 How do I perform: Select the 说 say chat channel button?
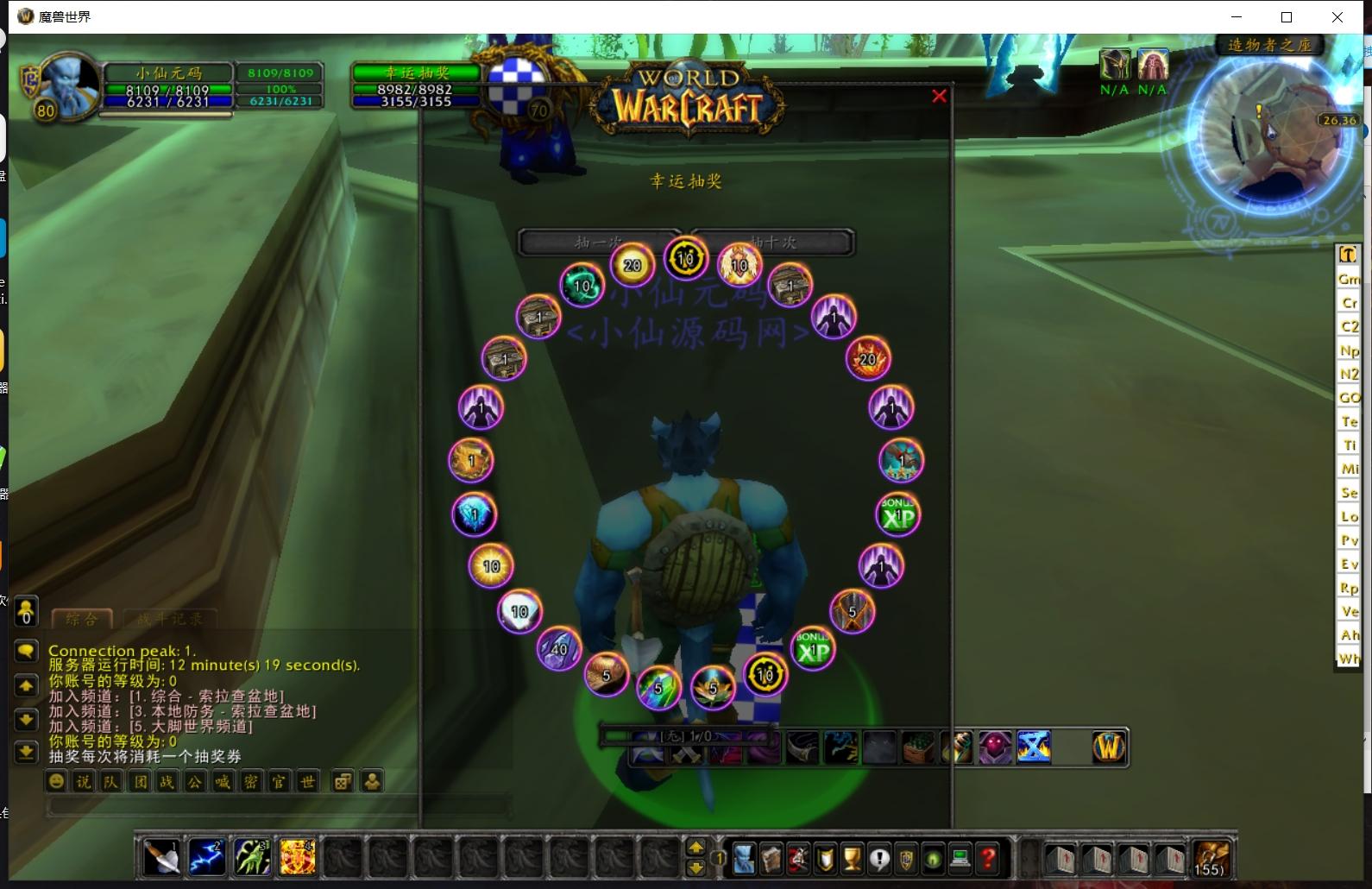[84, 782]
